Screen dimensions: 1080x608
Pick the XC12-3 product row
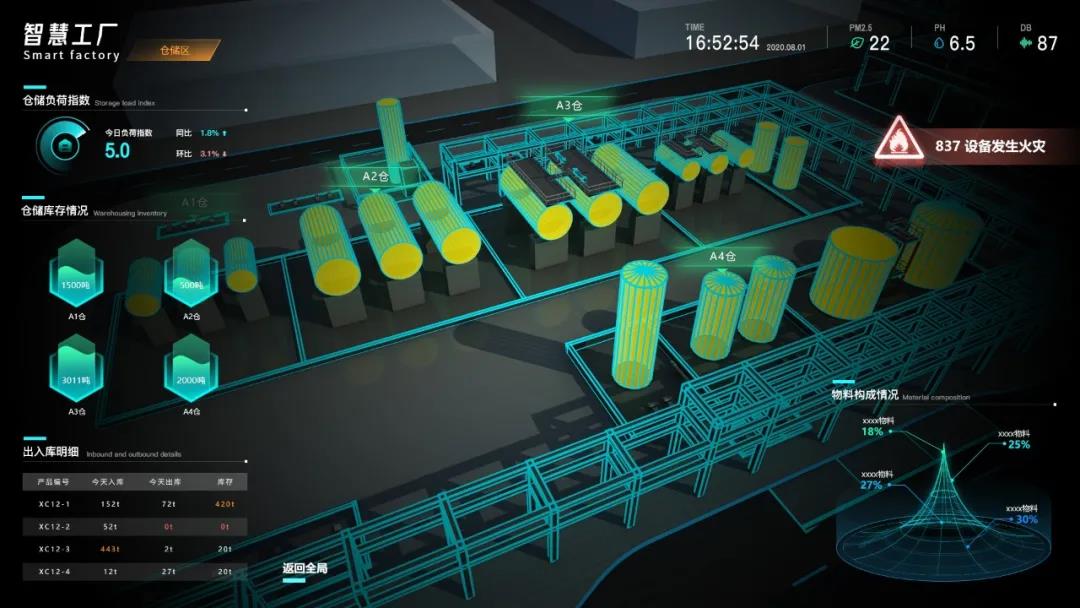(134, 549)
